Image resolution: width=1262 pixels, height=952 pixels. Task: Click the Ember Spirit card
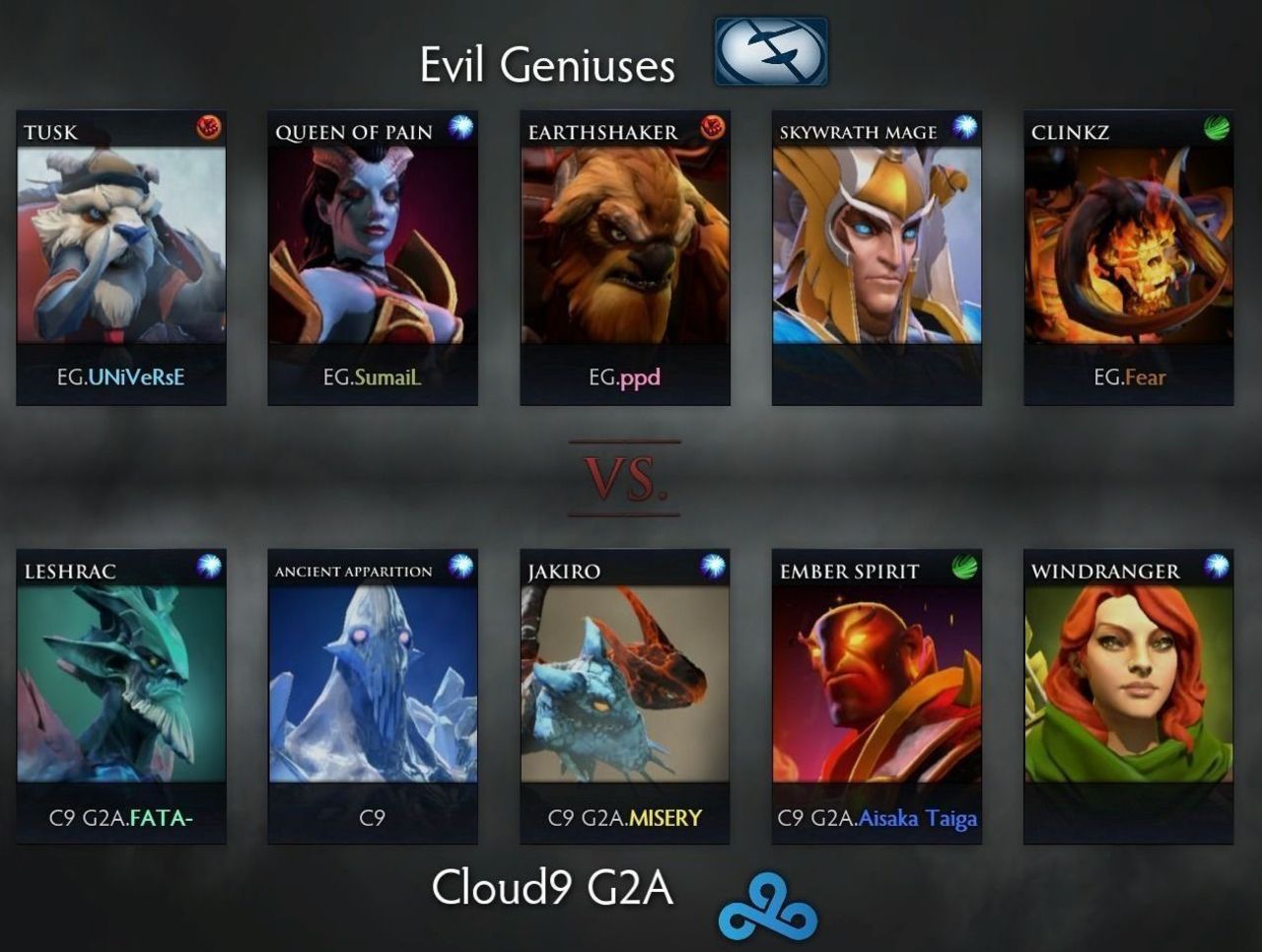pyautogui.click(x=876, y=684)
